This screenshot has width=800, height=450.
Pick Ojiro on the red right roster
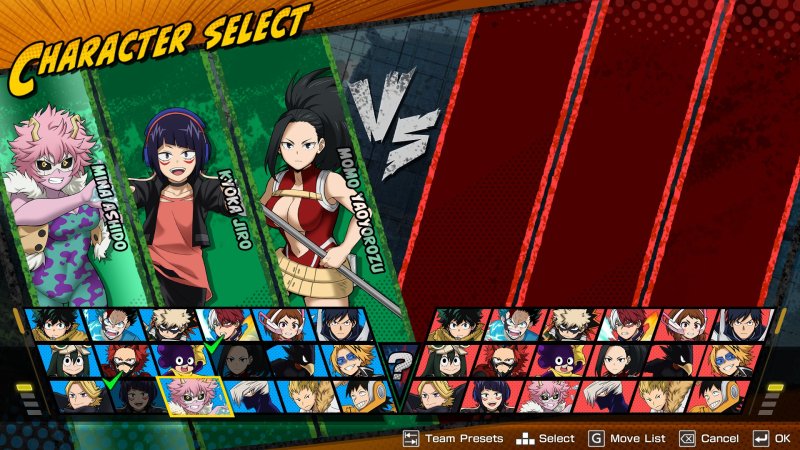click(659, 396)
